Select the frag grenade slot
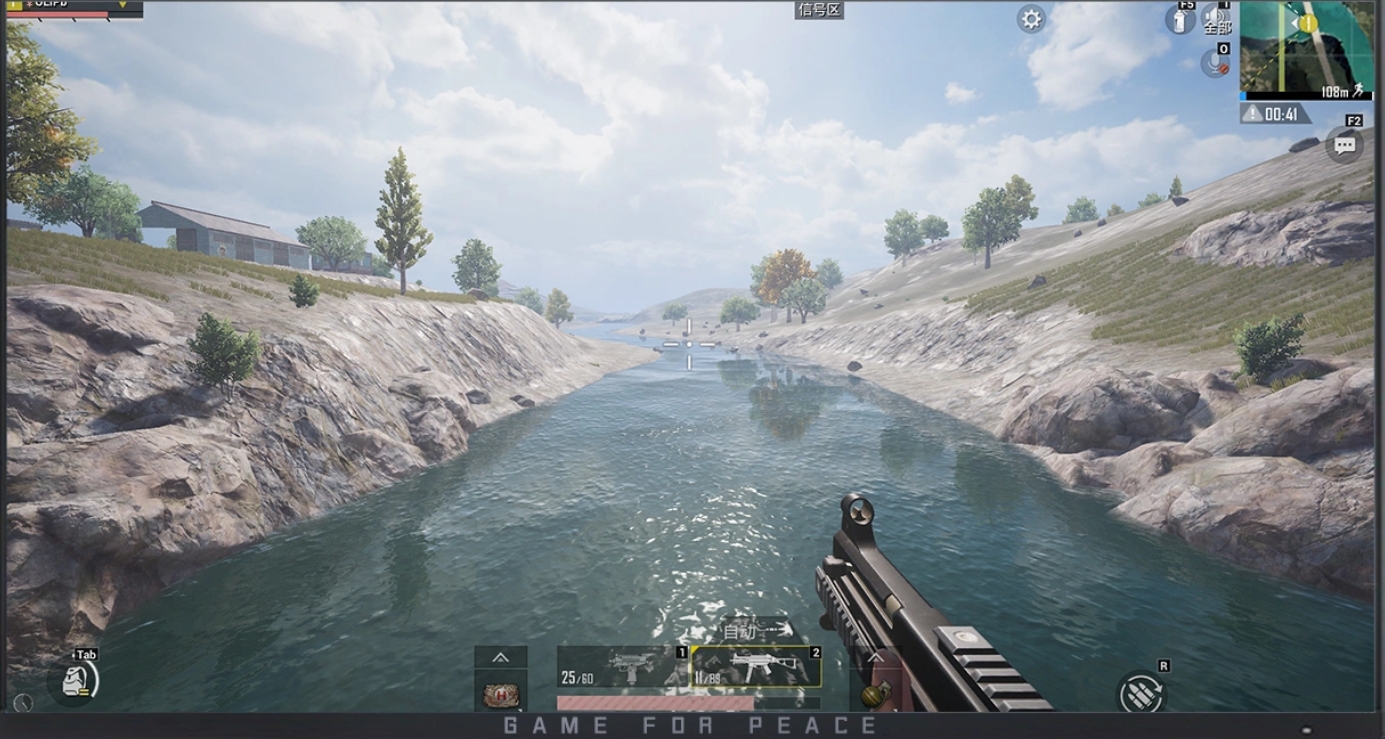This screenshot has width=1385, height=739. tap(873, 693)
